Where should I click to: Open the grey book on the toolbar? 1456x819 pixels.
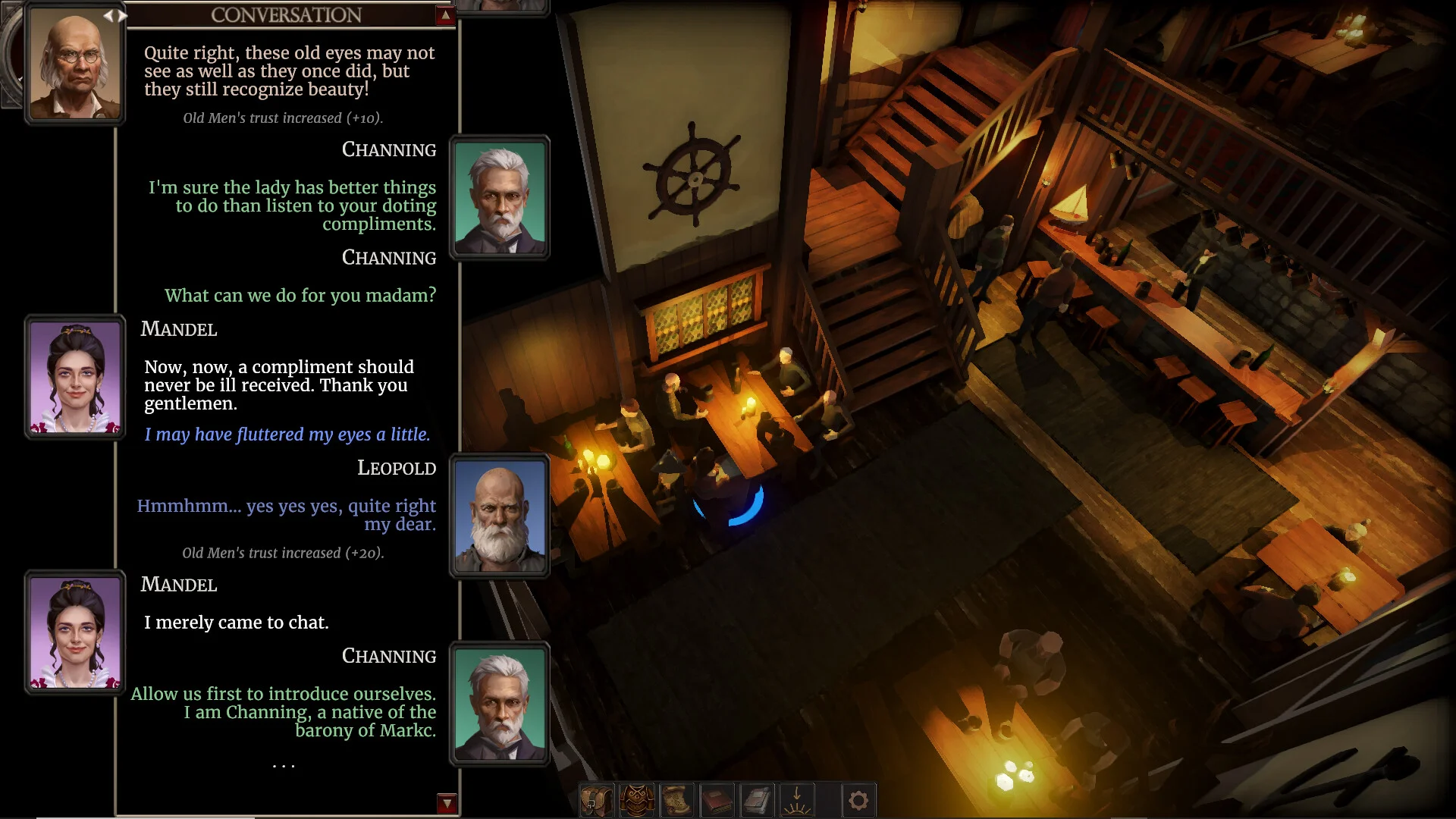point(758,801)
